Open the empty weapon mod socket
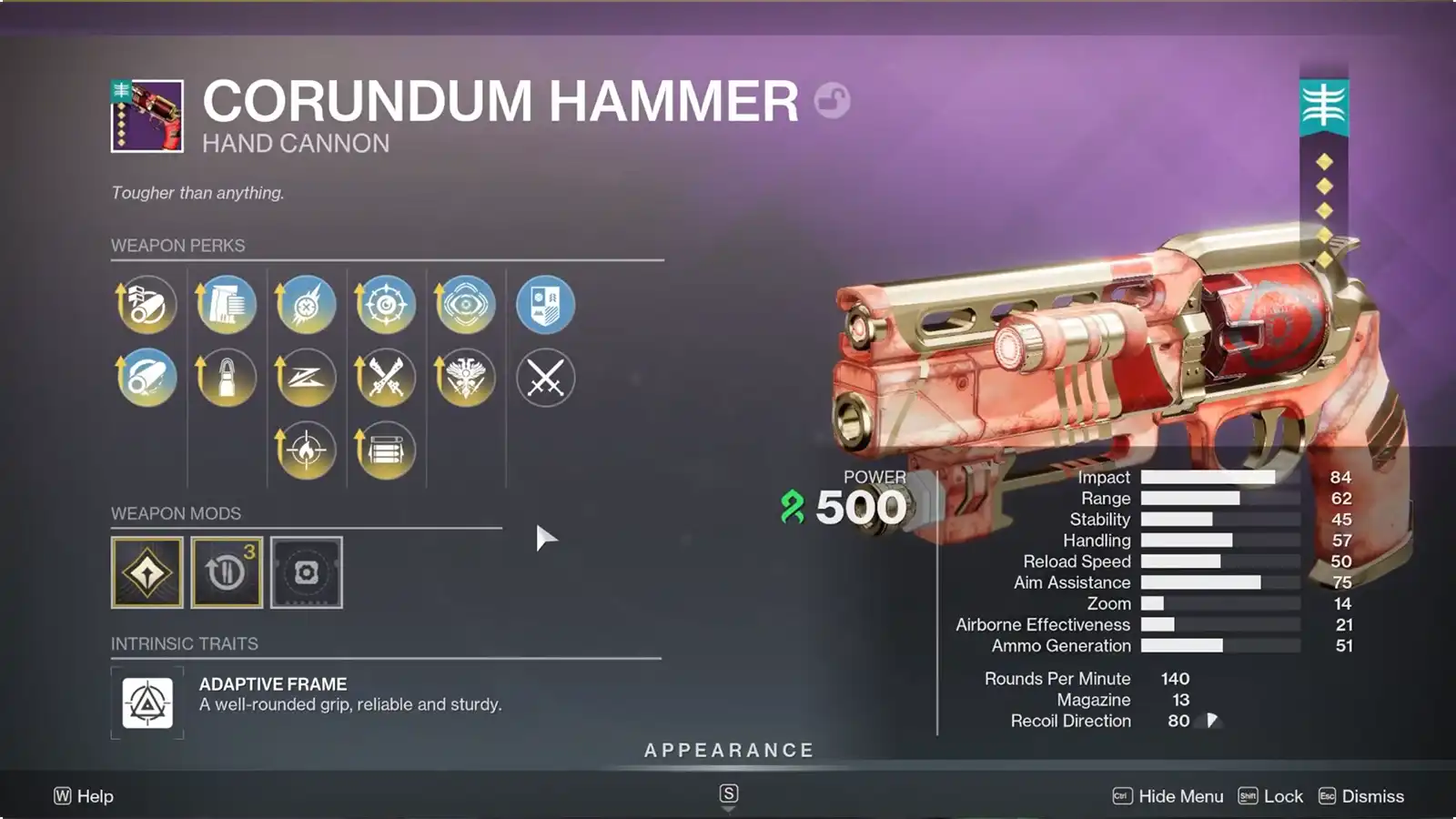Viewport: 1456px width, 819px height. (306, 573)
